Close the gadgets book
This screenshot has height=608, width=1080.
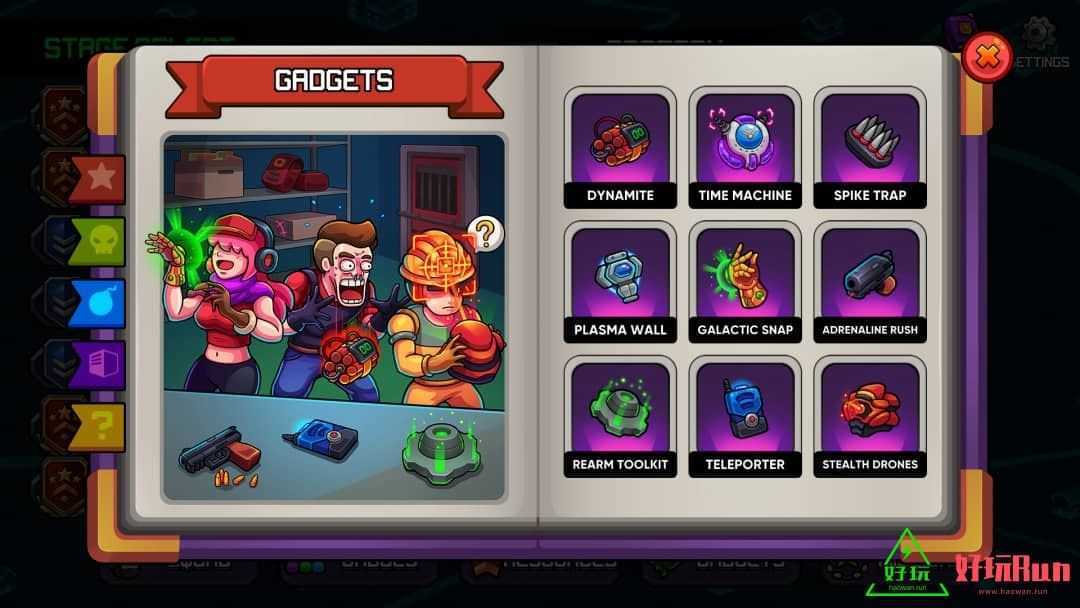987,56
